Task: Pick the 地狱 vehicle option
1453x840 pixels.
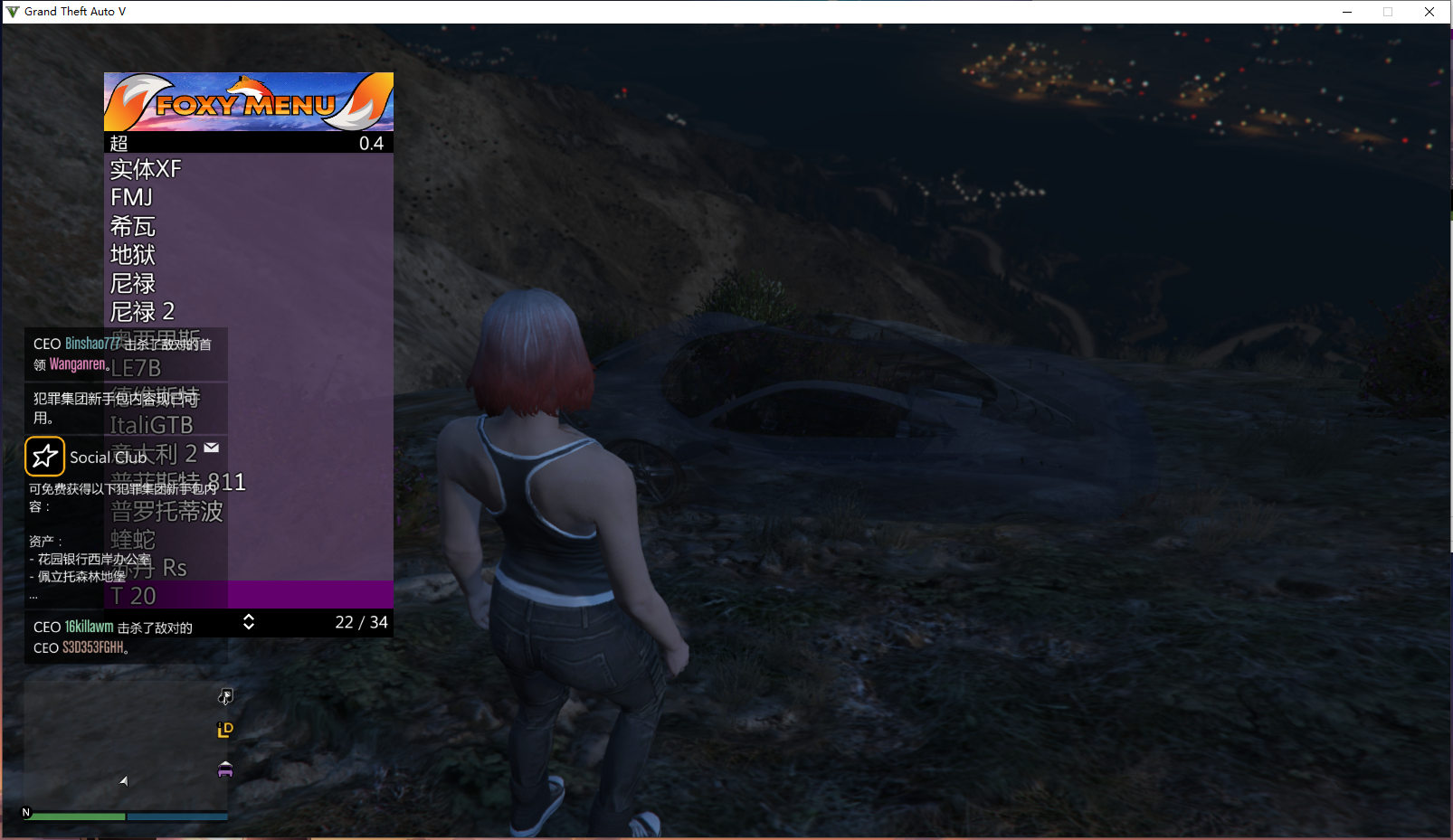Action: 133,255
